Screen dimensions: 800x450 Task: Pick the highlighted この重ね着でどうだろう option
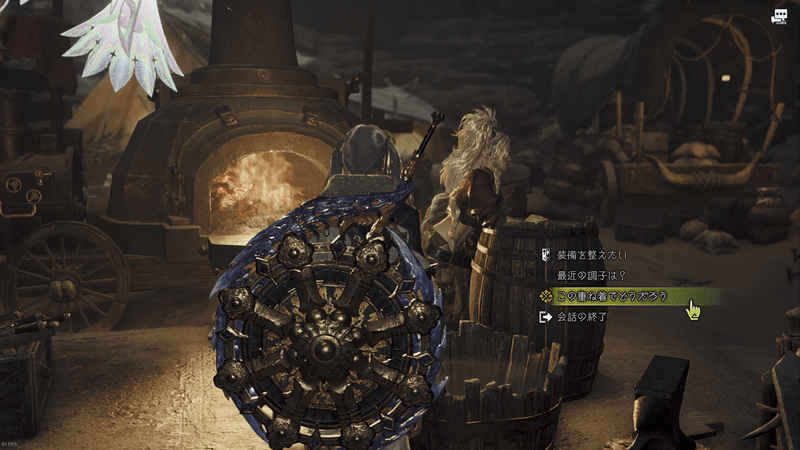[610, 296]
